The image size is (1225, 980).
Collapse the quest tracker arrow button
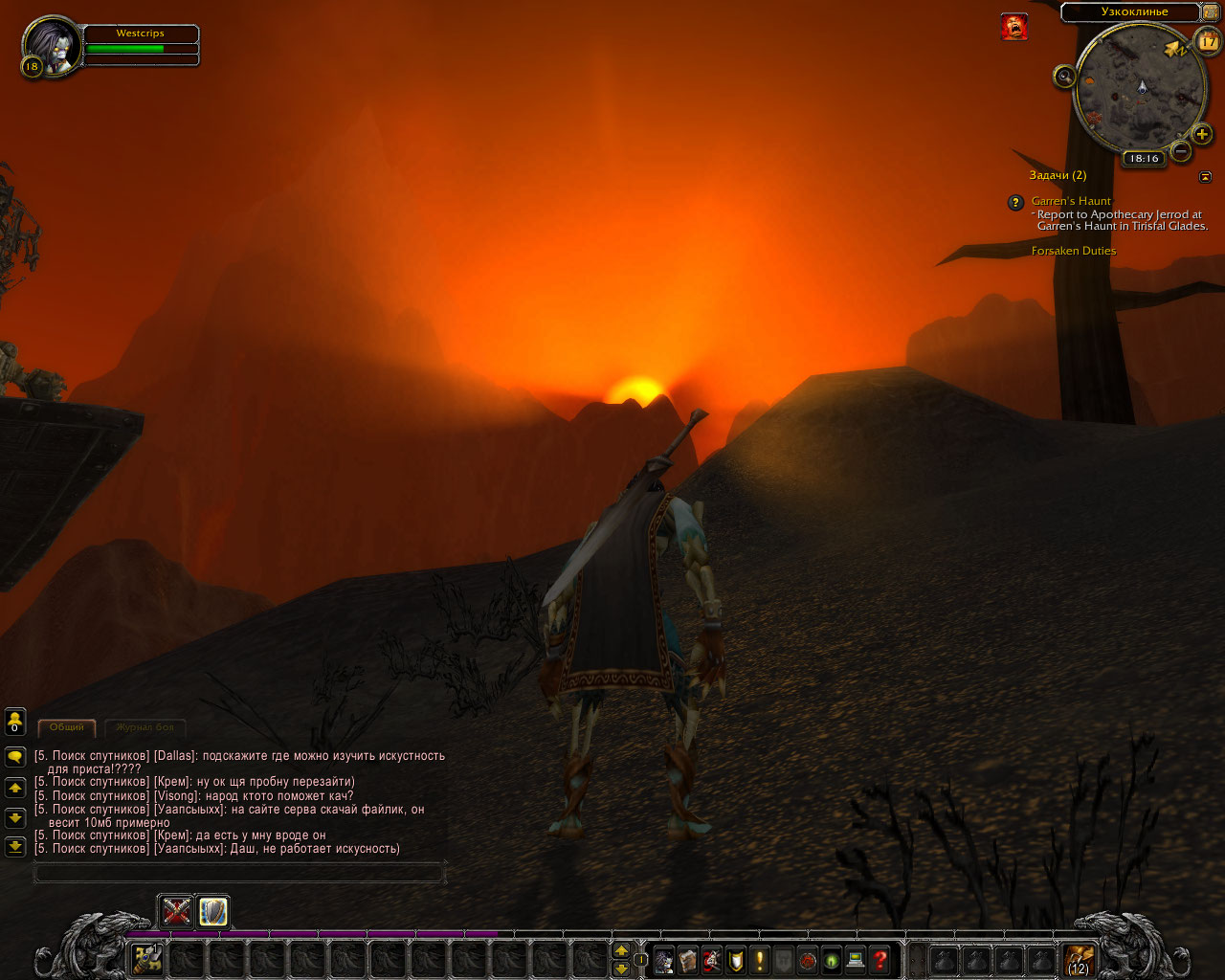click(1205, 177)
